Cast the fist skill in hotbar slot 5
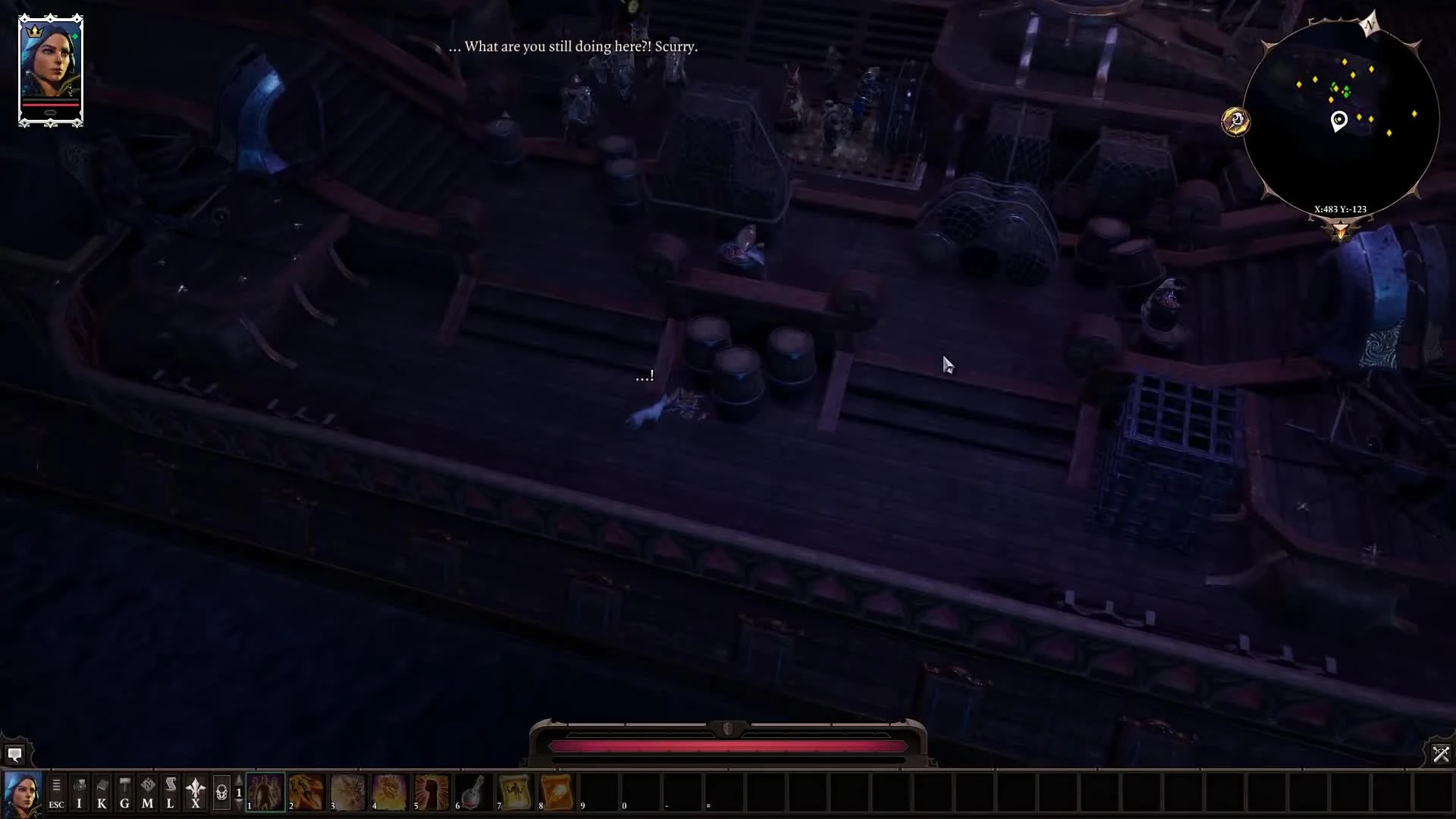This screenshot has height=819, width=1456. tap(431, 793)
